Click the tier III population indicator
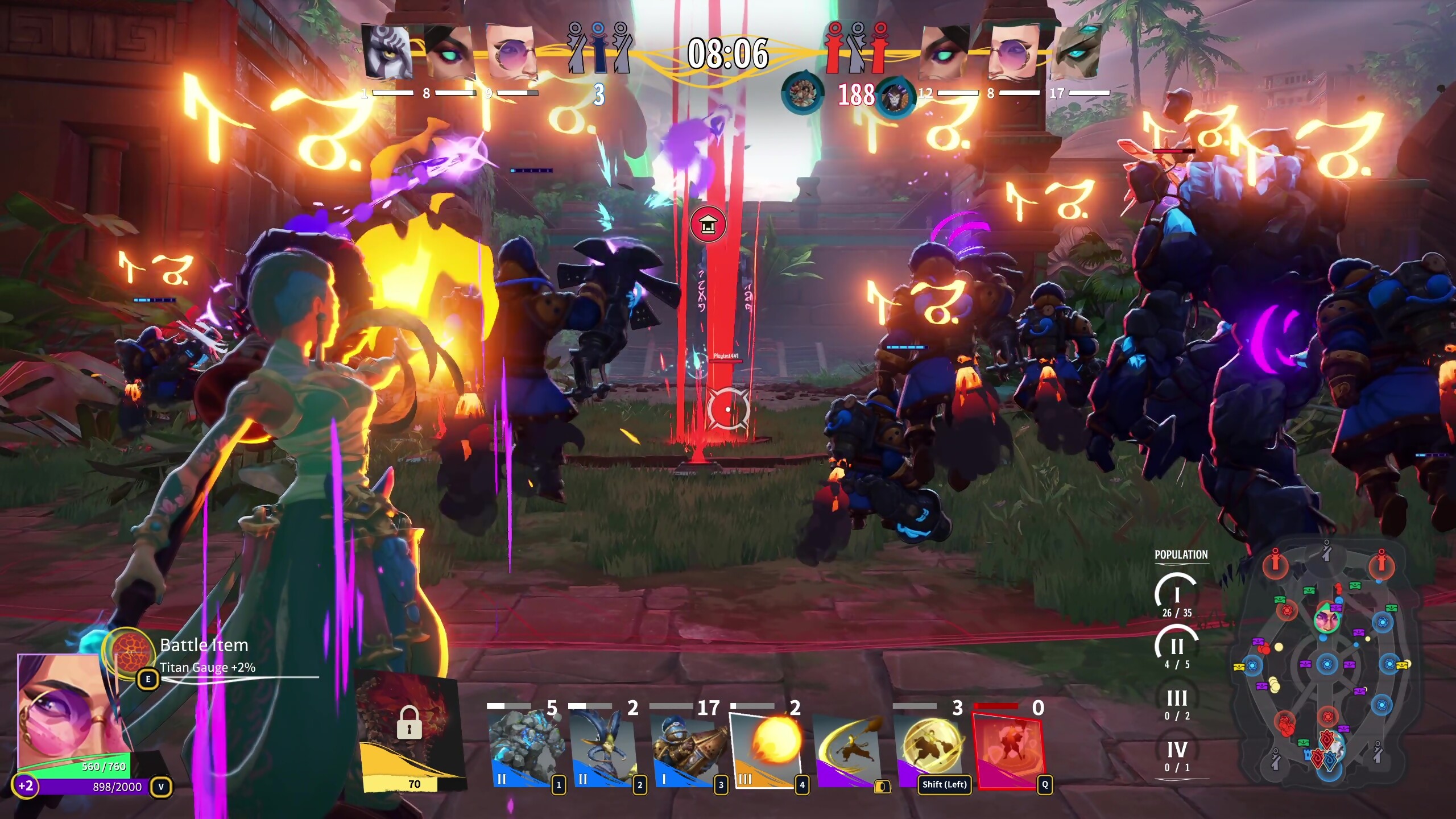The width and height of the screenshot is (1456, 819). (1176, 704)
